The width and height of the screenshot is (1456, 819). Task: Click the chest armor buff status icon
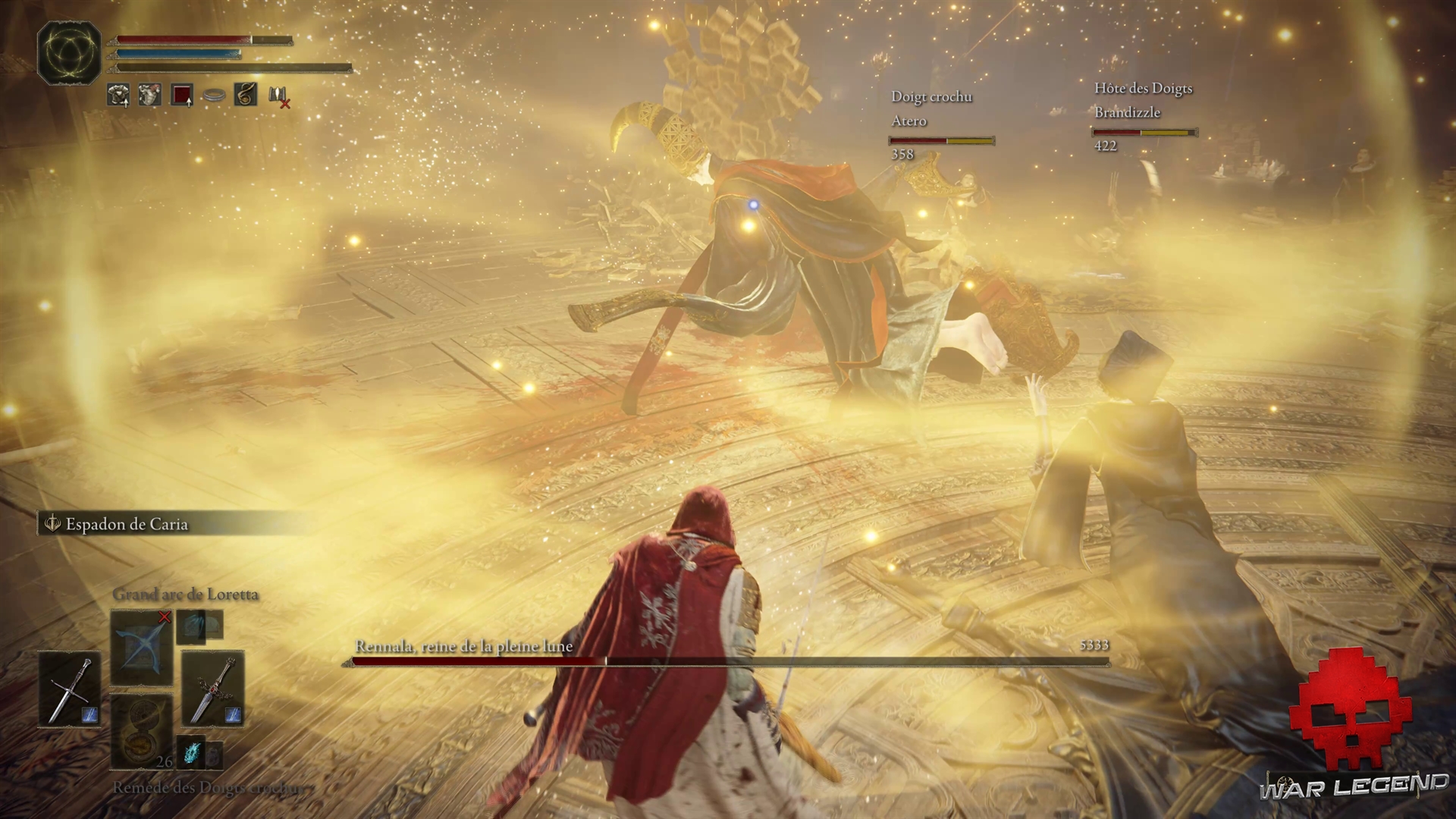[118, 95]
